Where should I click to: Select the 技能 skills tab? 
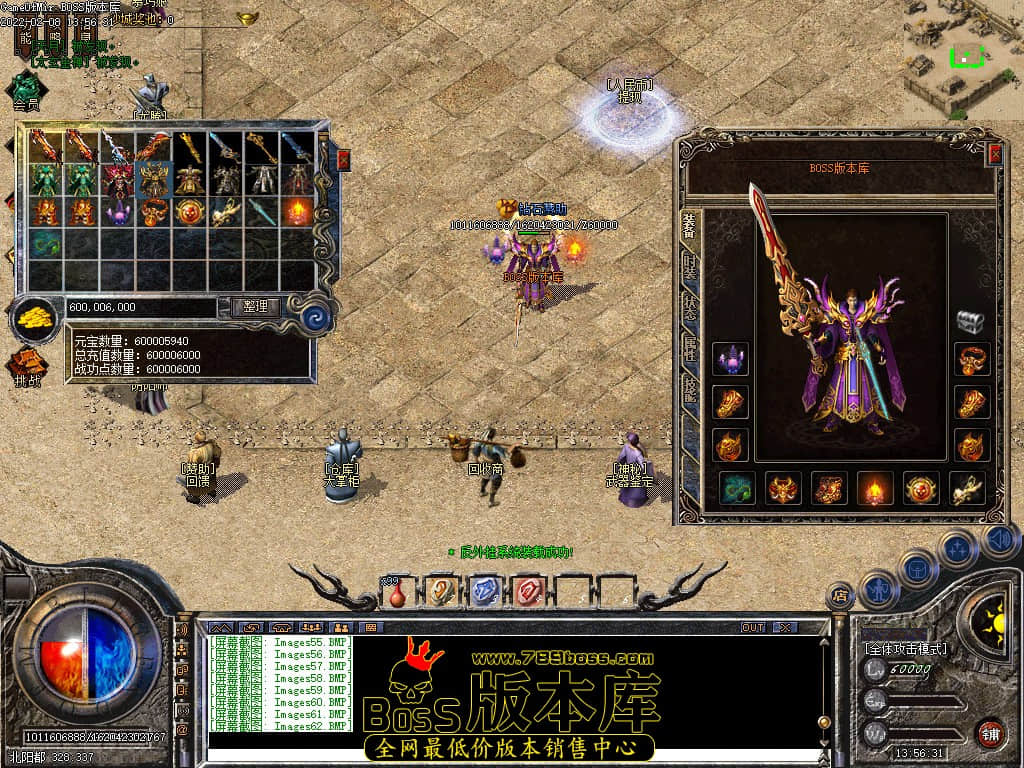click(690, 390)
